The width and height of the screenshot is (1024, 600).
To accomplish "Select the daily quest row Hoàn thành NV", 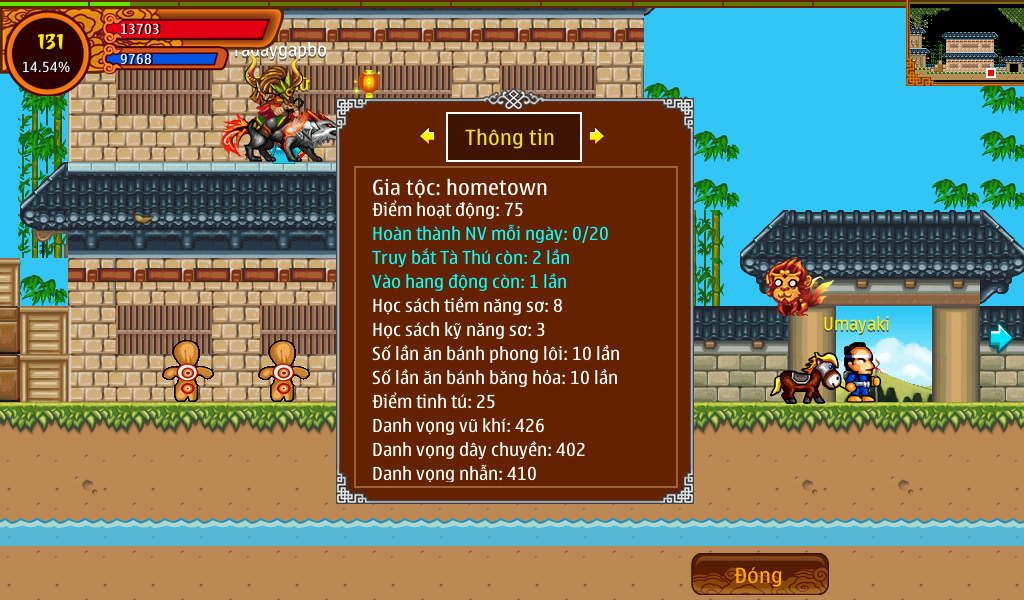I will (490, 234).
